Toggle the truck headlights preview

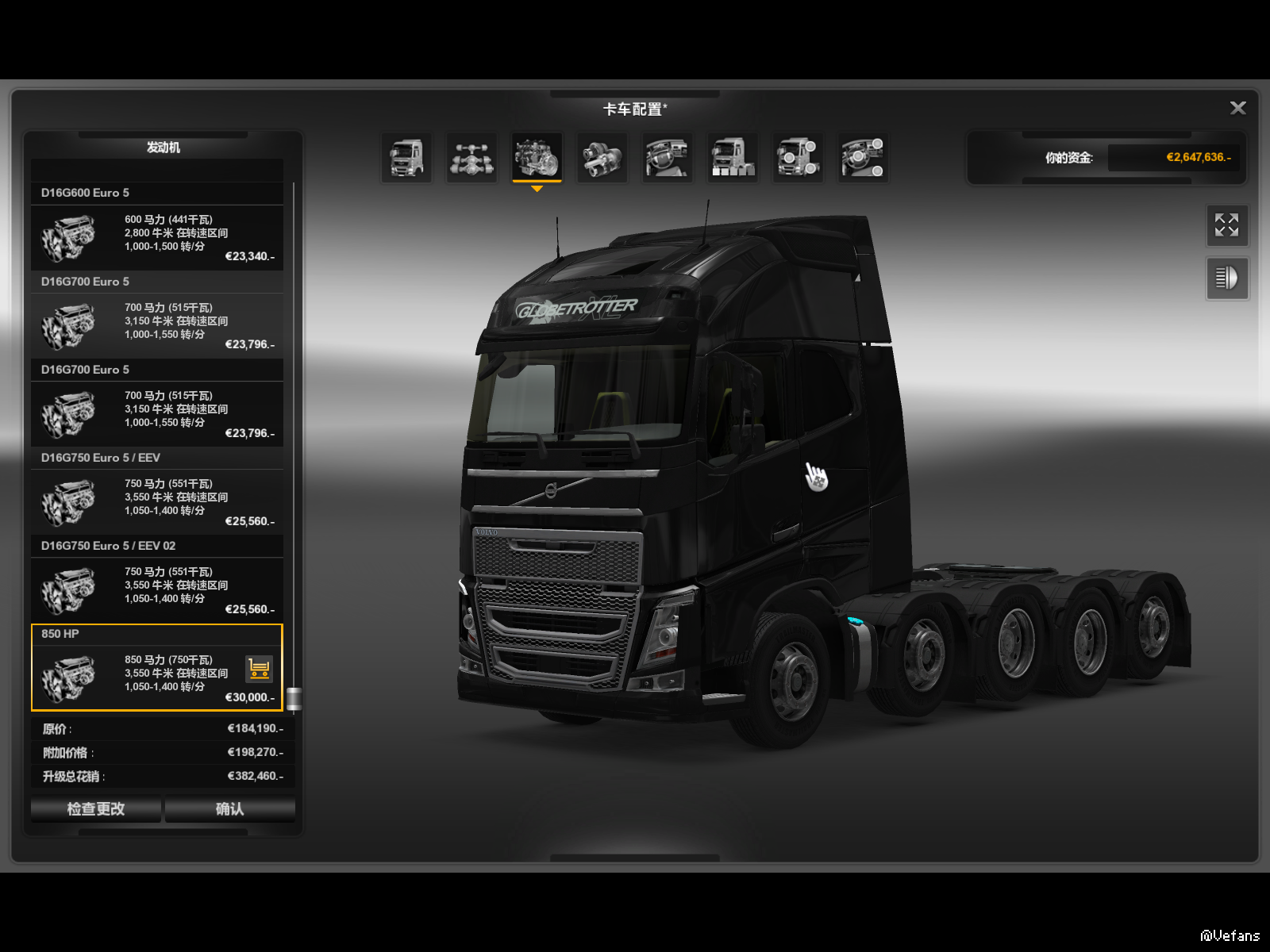pyautogui.click(x=1226, y=278)
